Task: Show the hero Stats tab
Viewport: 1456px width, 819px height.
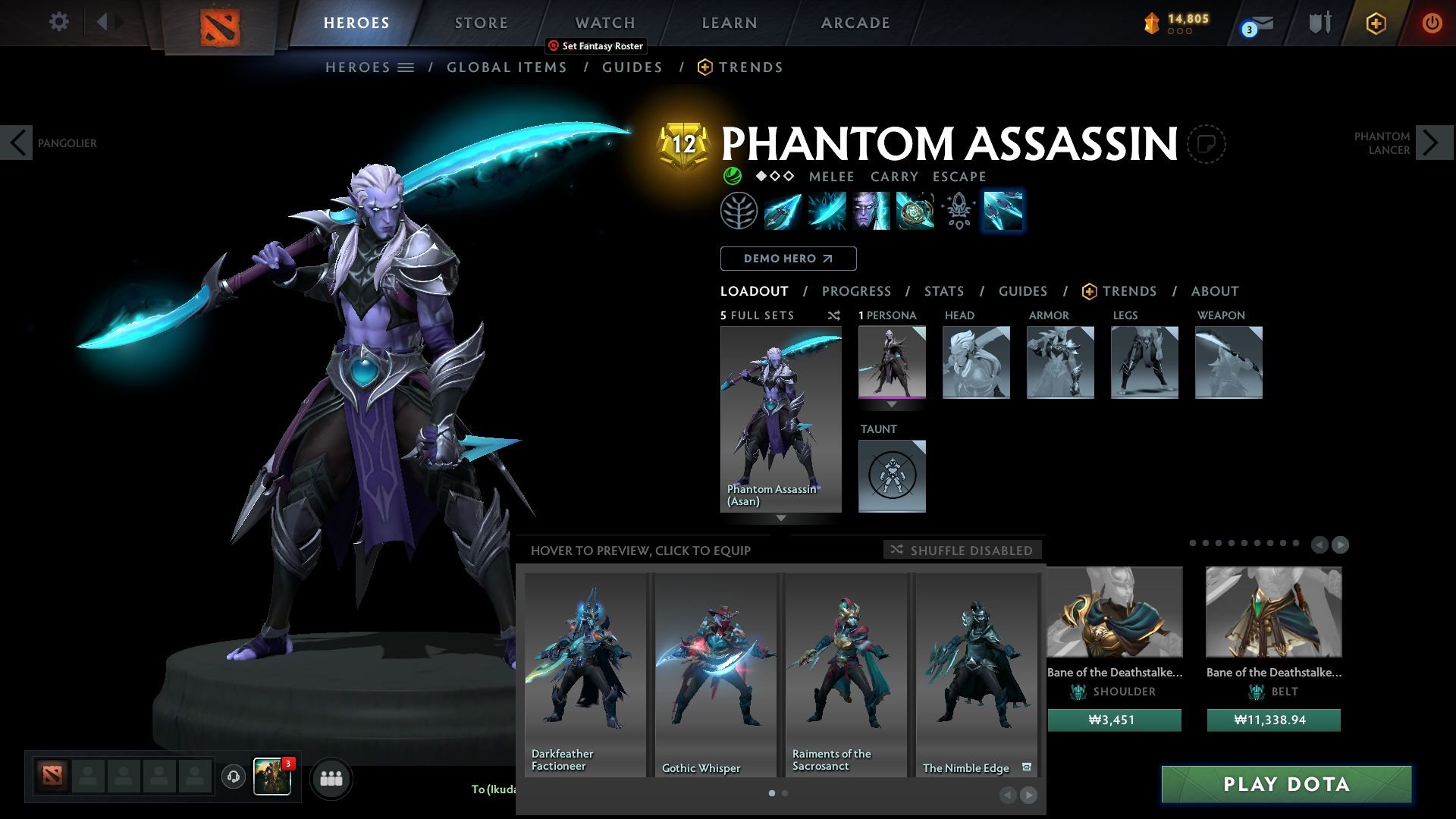Action: point(943,291)
